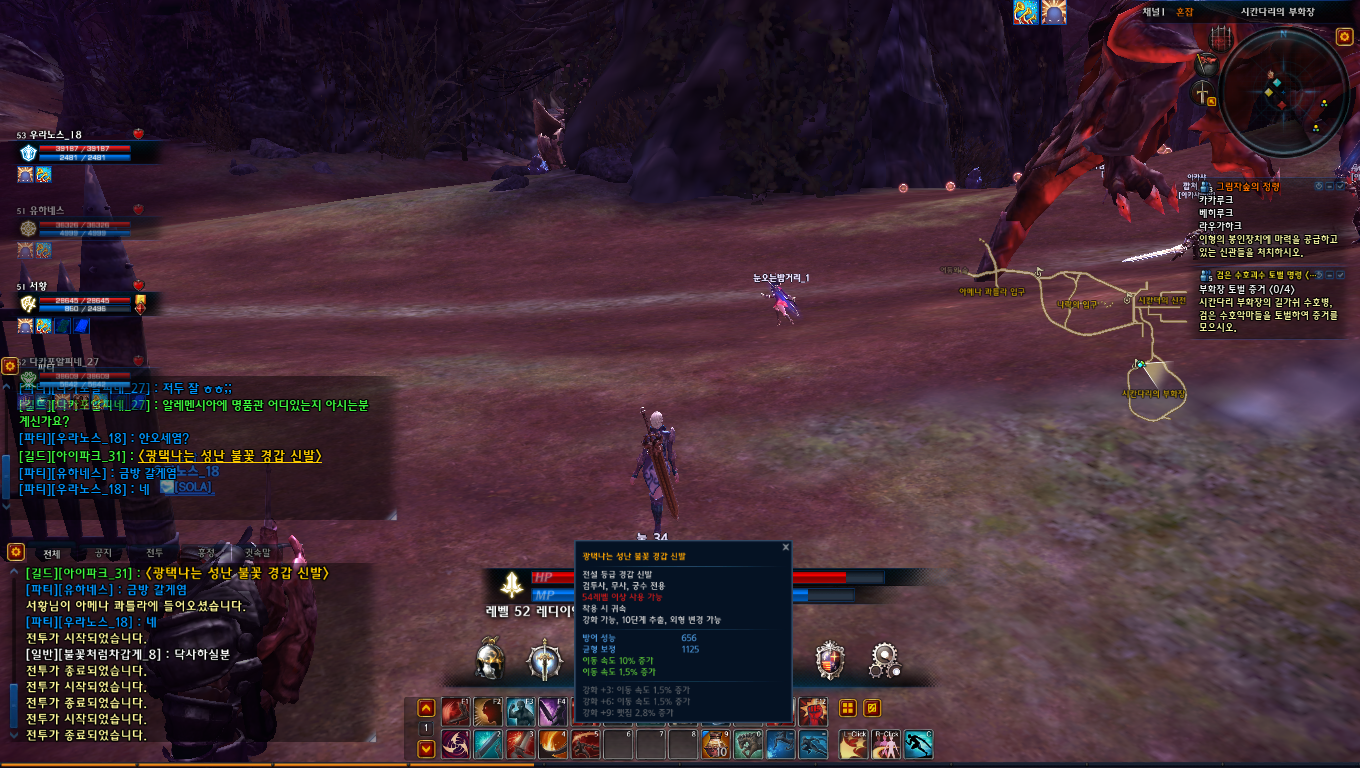Image resolution: width=1360 pixels, height=768 pixels.
Task: Activate the running skill bound to C
Action: tap(918, 744)
